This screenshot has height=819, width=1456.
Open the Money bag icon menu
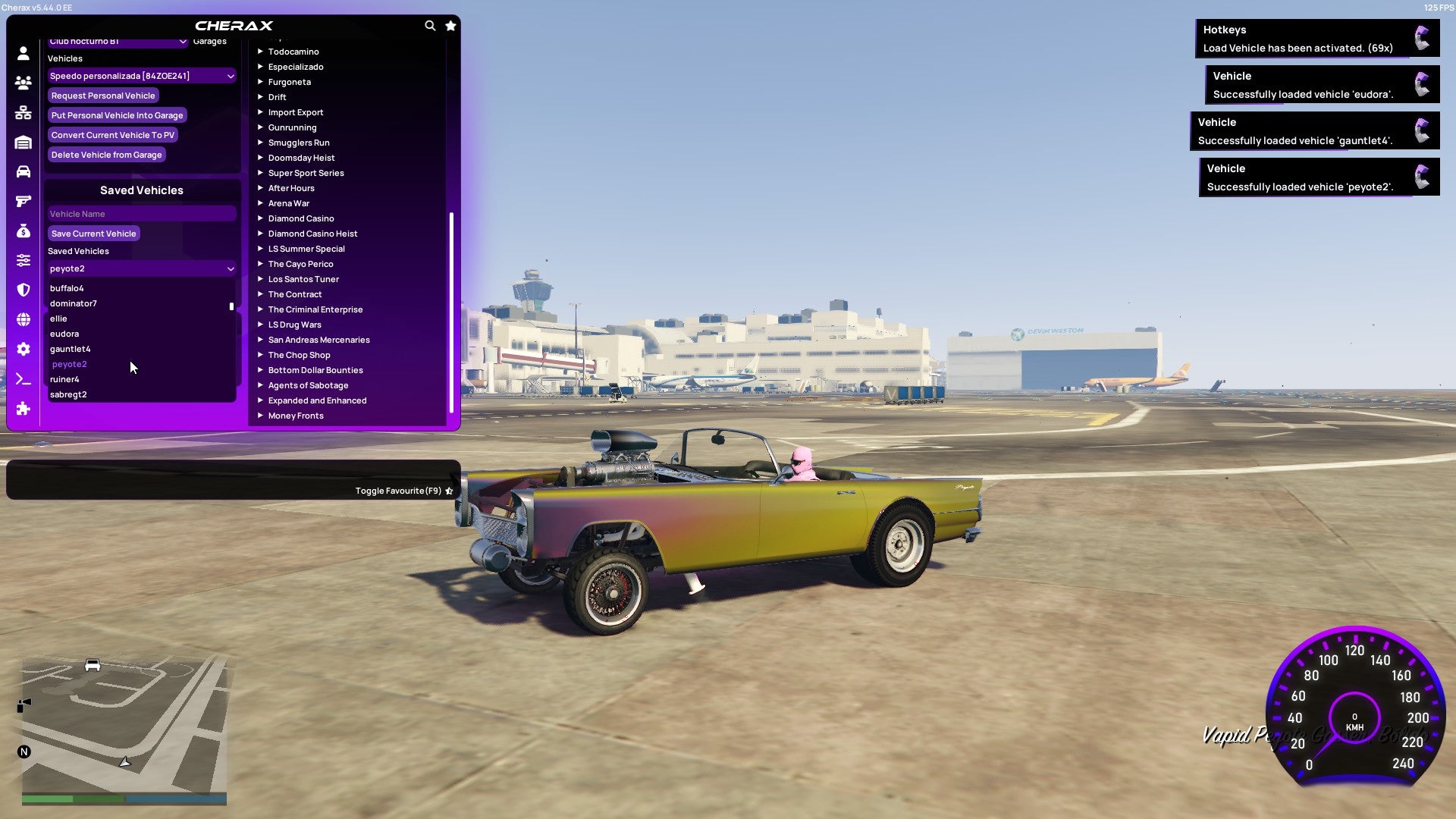click(x=23, y=230)
